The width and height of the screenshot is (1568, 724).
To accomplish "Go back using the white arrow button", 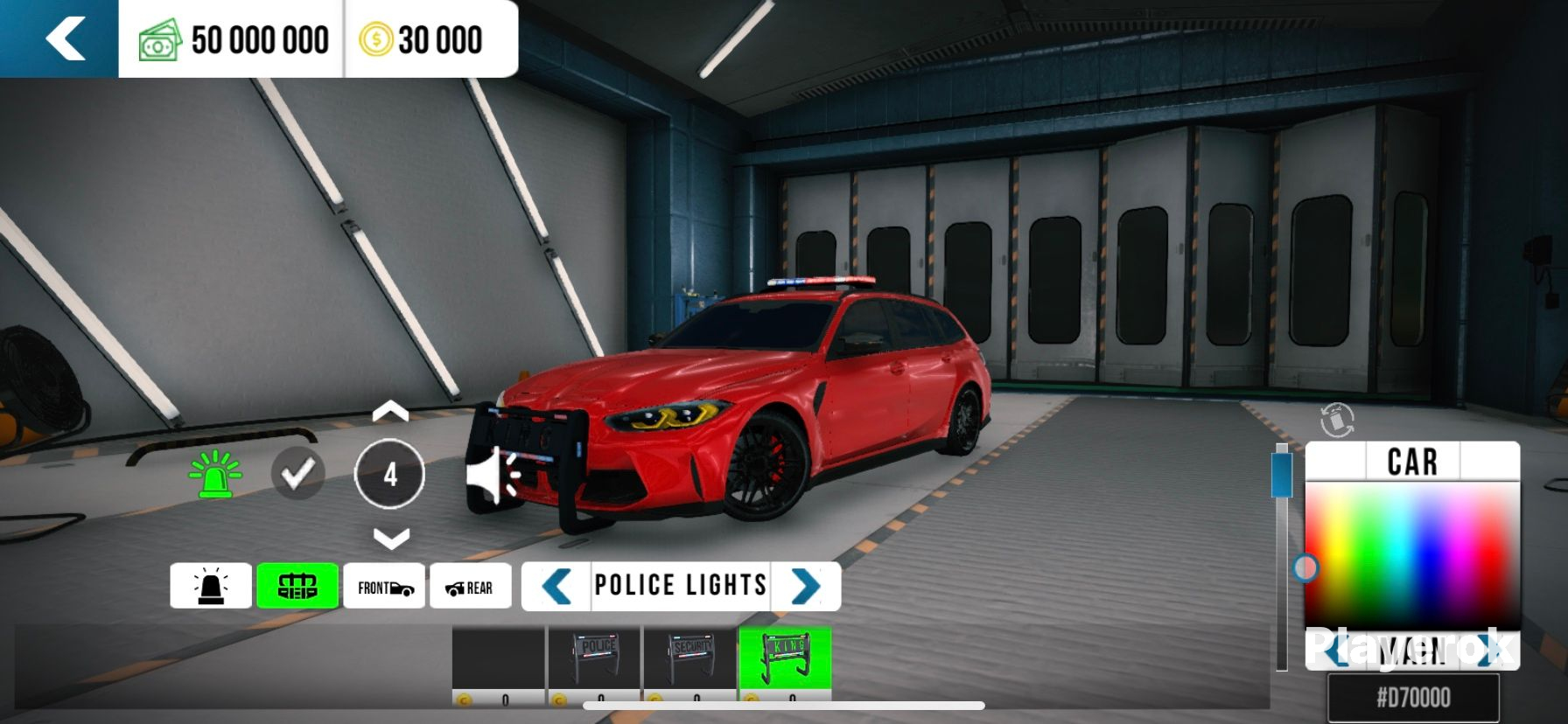I will pyautogui.click(x=64, y=39).
